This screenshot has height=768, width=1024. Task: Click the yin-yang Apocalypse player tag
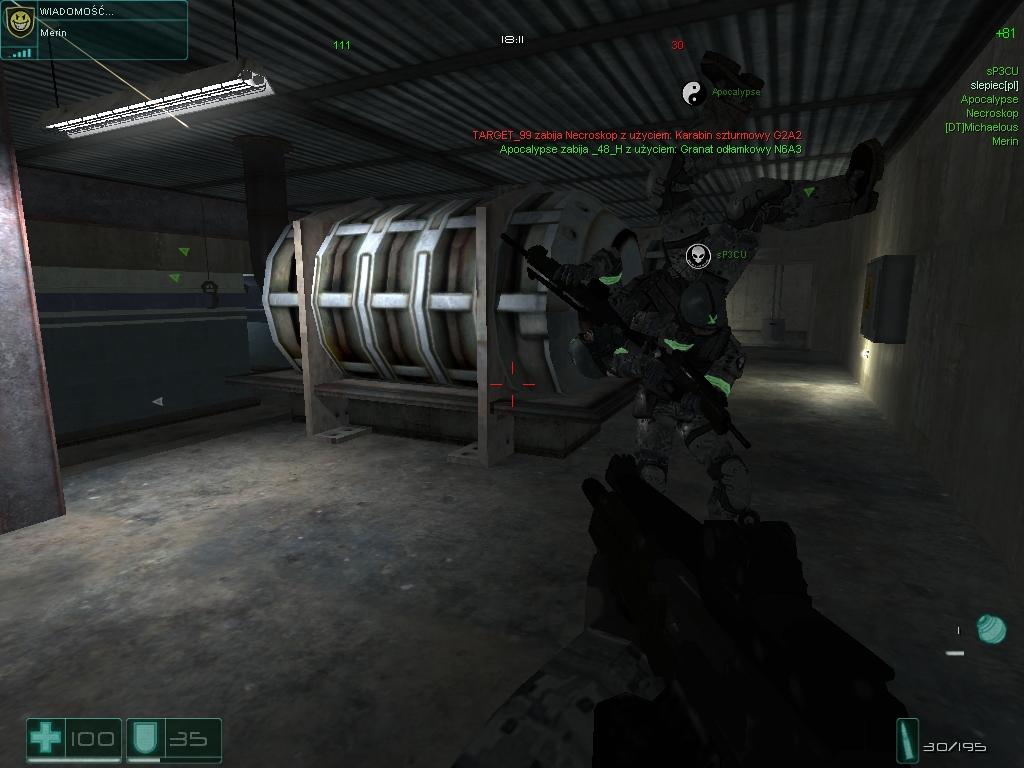pyautogui.click(x=693, y=93)
